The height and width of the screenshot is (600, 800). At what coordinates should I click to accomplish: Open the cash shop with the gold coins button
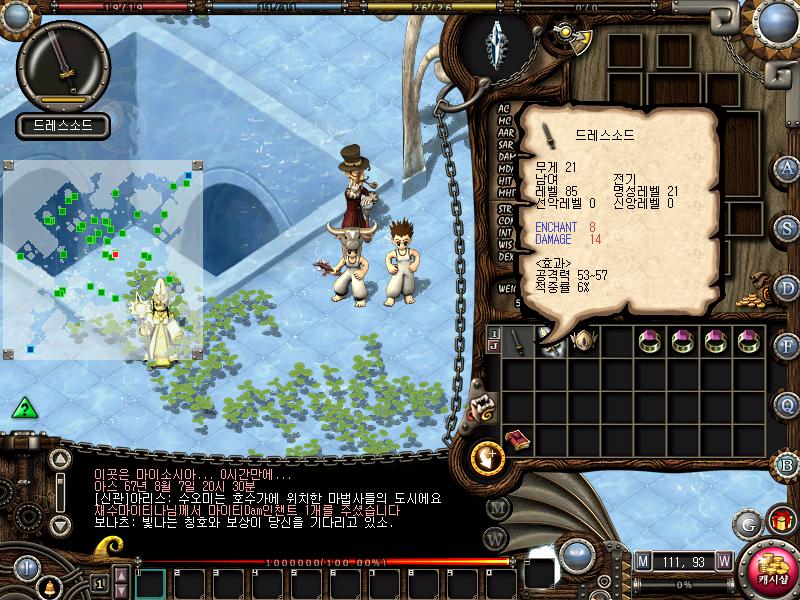tap(770, 570)
